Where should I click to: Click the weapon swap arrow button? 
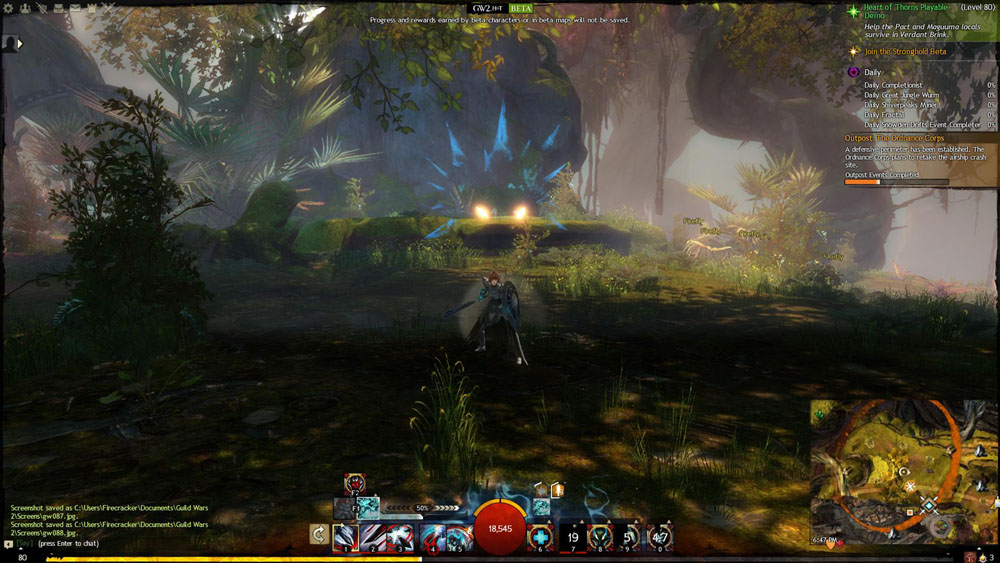click(x=319, y=535)
